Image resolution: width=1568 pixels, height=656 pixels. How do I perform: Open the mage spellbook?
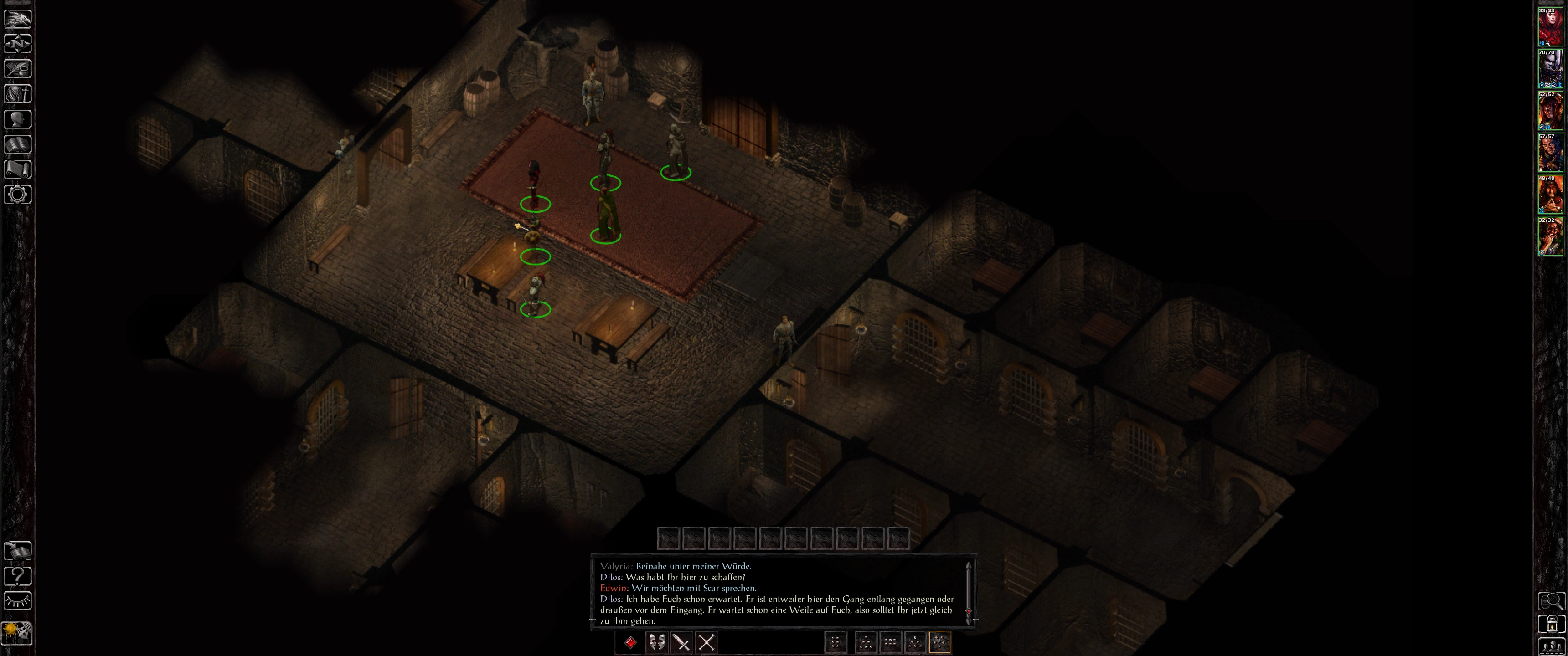(18, 144)
